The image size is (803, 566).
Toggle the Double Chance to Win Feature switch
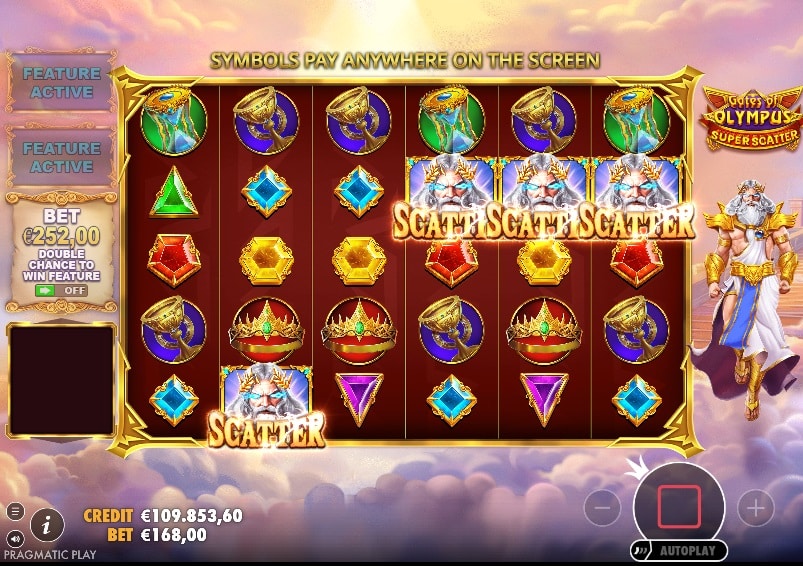point(61,291)
